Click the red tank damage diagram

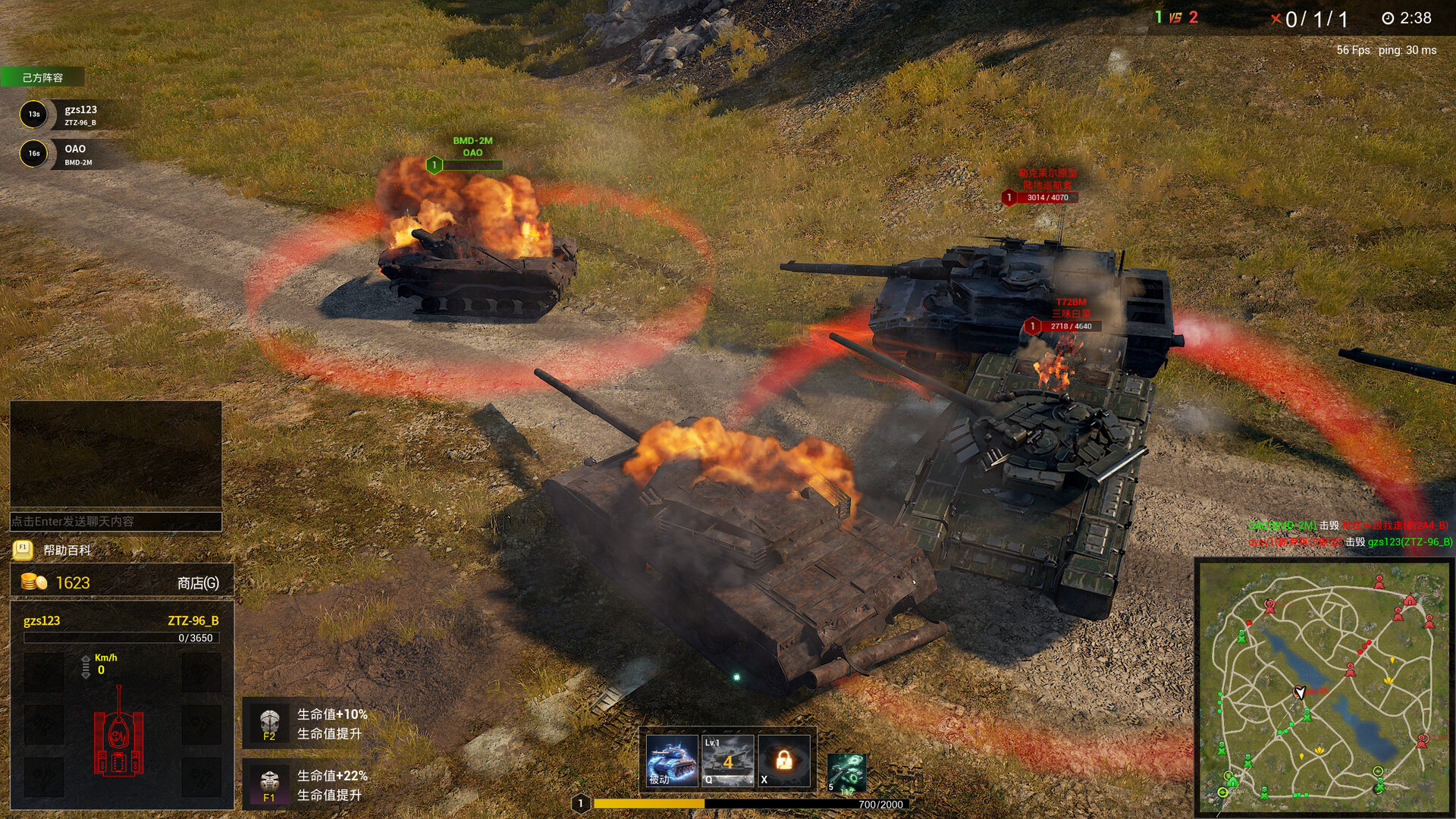(x=118, y=732)
